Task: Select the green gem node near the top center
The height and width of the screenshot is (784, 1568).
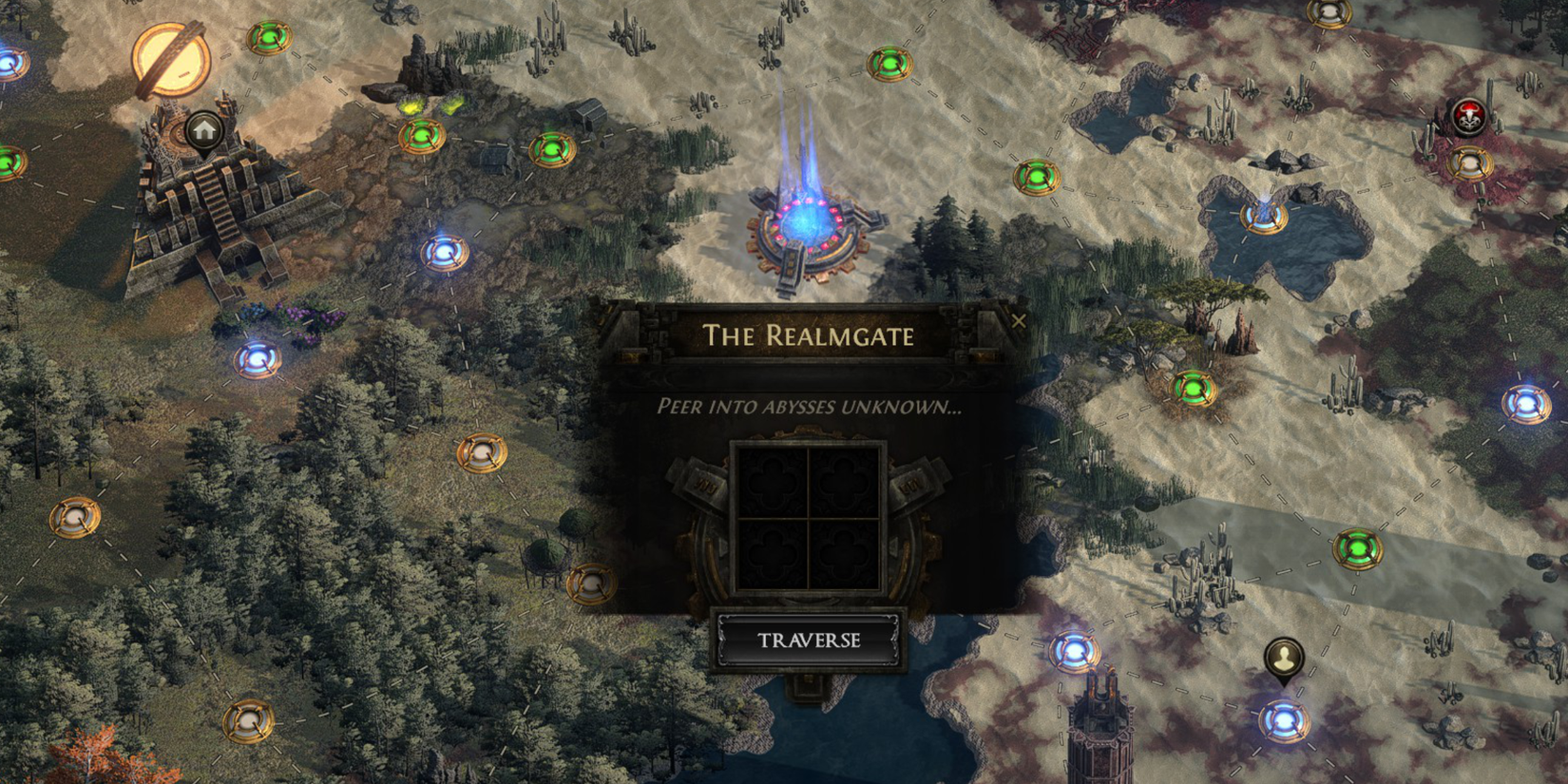Action: 890,65
